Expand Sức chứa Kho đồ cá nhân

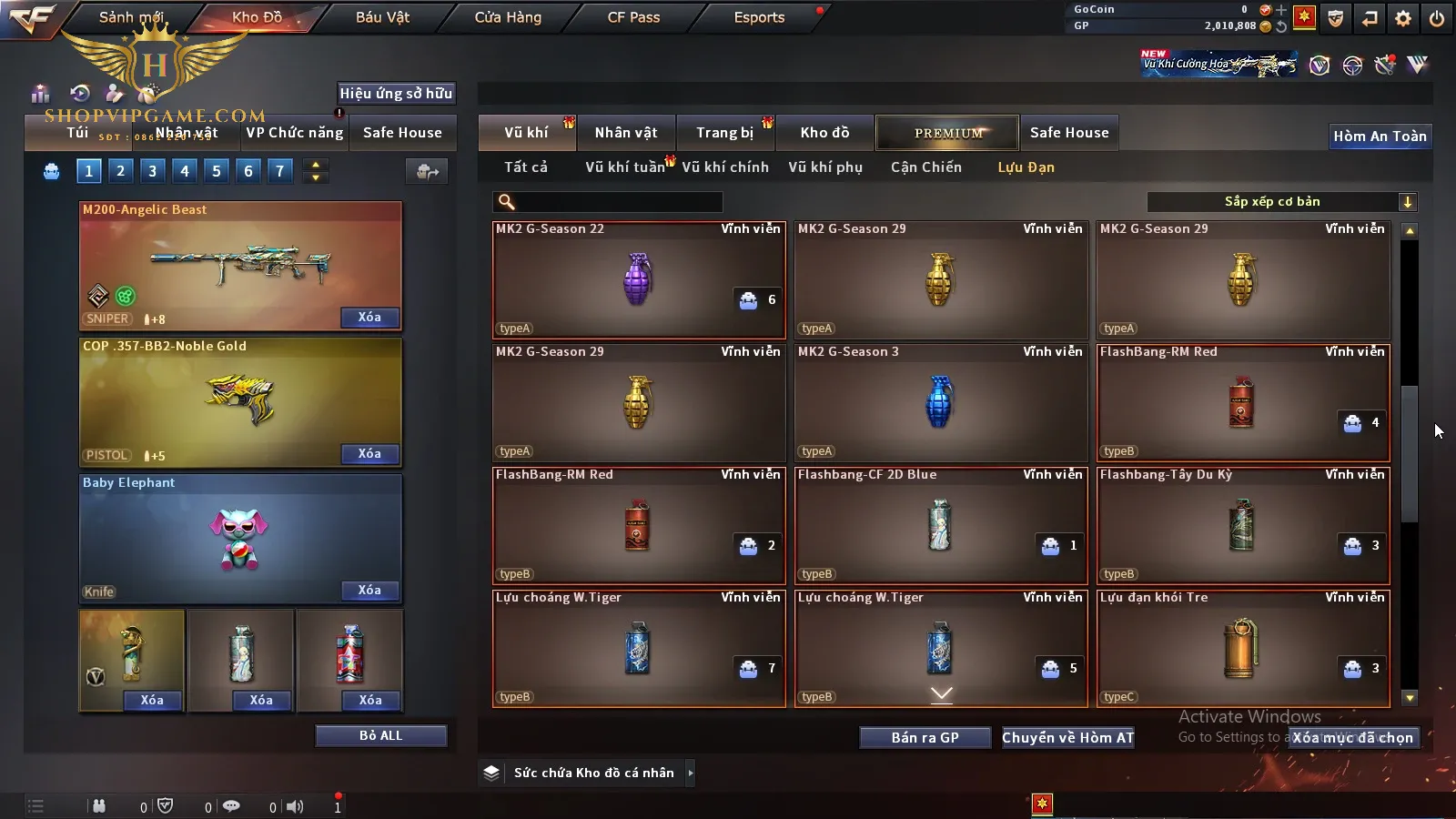point(691,773)
